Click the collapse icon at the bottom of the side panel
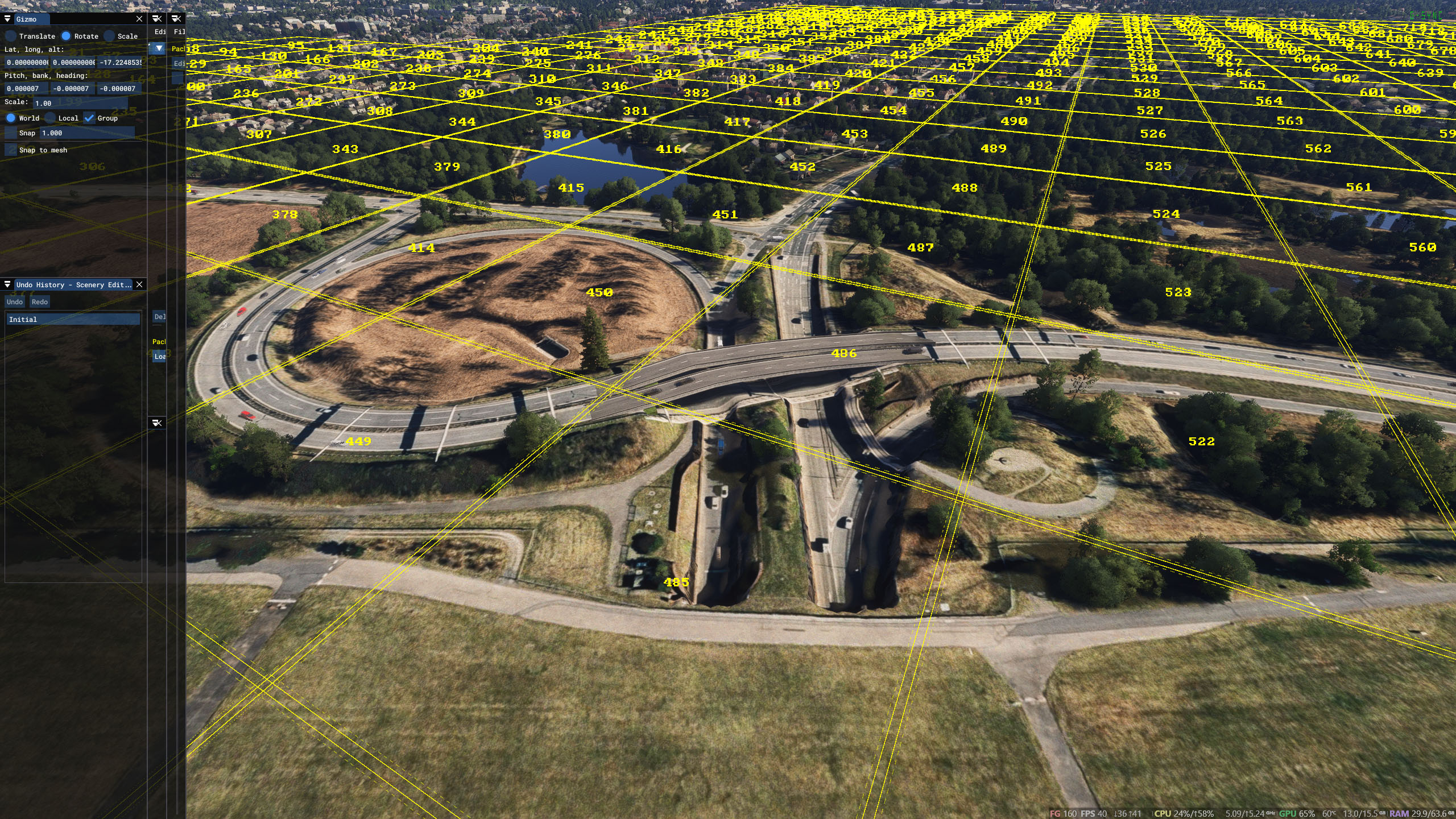Image resolution: width=1456 pixels, height=819 pixels. (x=156, y=423)
